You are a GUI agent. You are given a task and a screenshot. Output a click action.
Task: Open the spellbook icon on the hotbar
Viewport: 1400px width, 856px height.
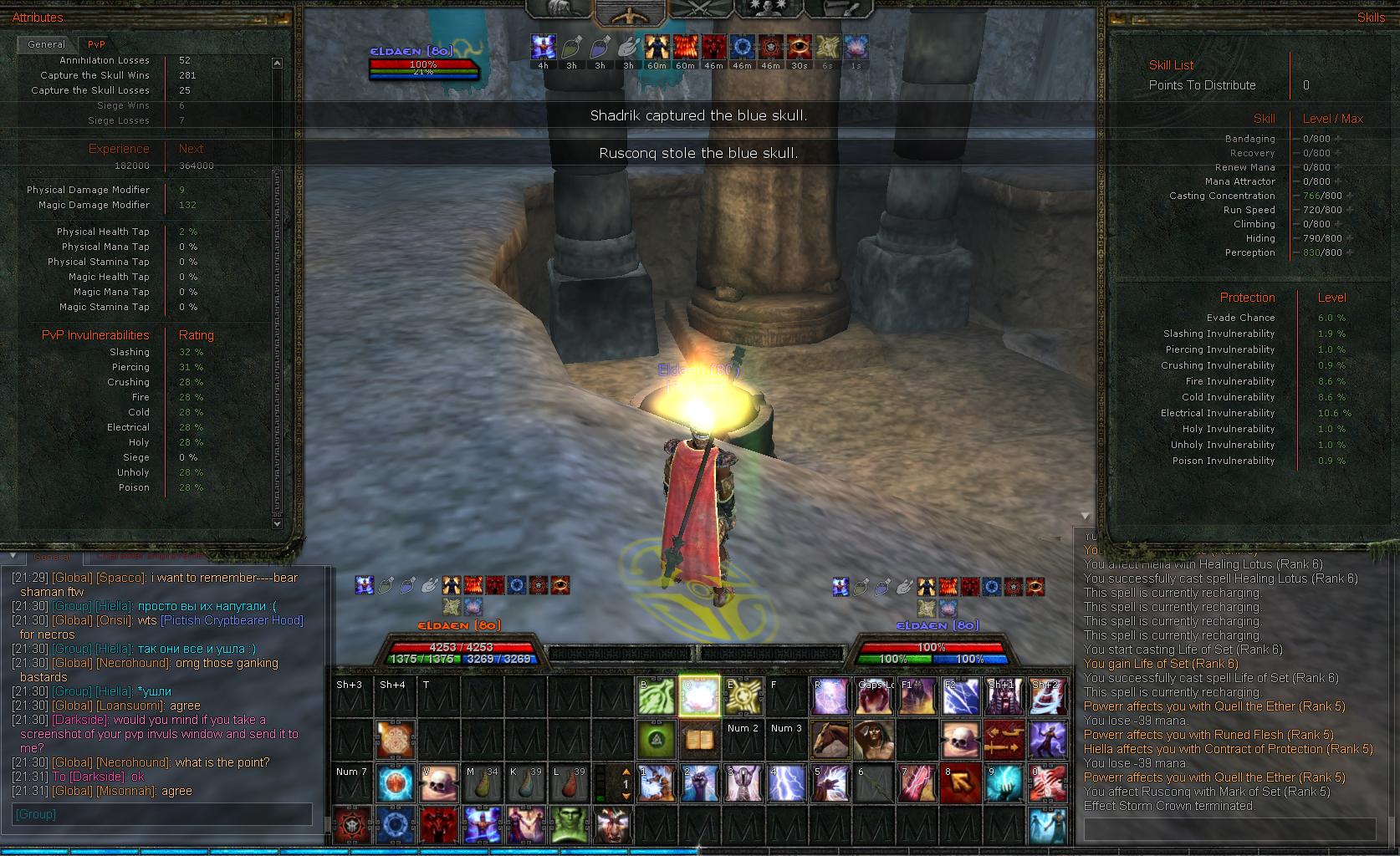[699, 740]
